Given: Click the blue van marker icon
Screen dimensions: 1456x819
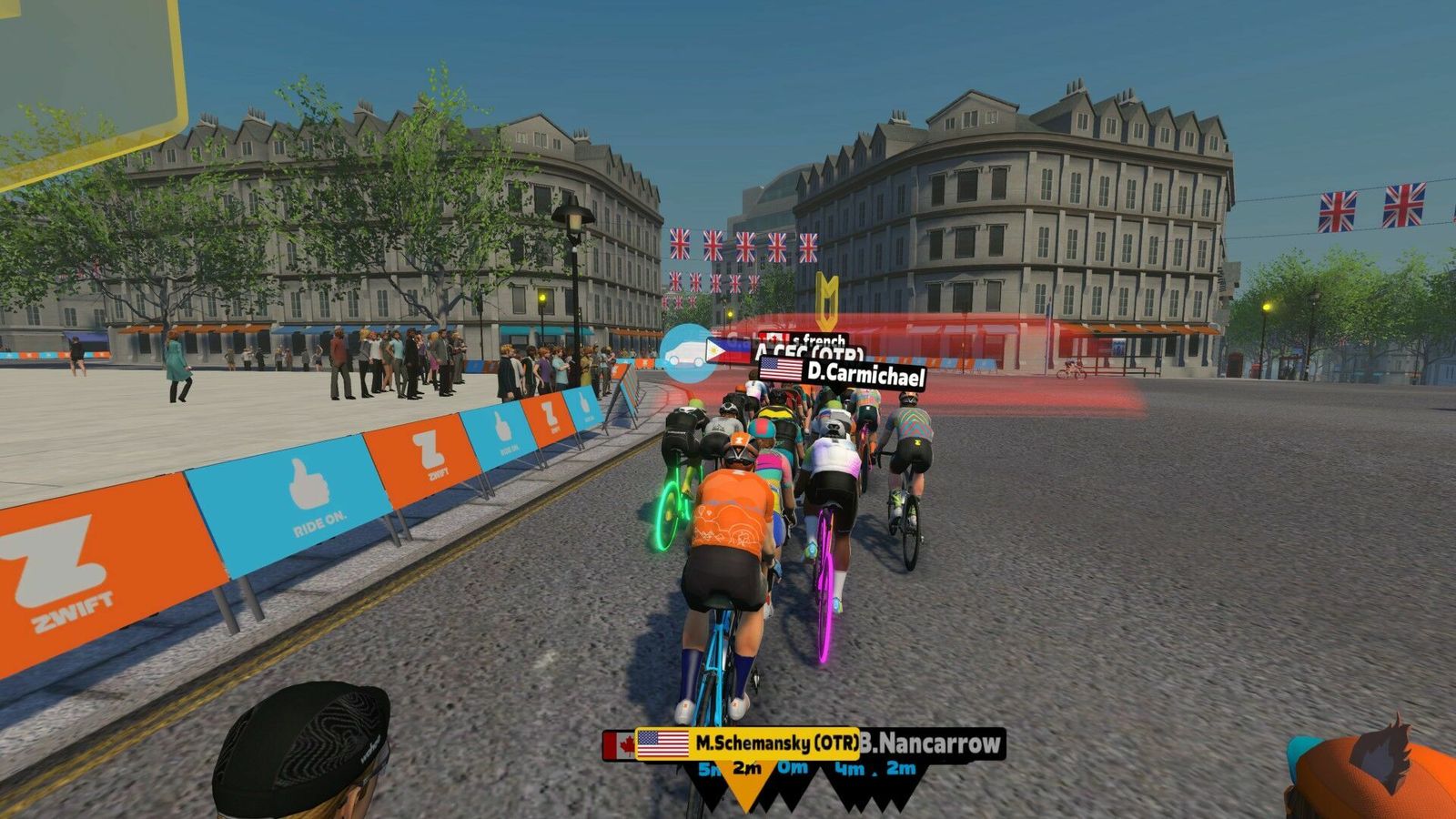Looking at the screenshot, I should pos(687,352).
